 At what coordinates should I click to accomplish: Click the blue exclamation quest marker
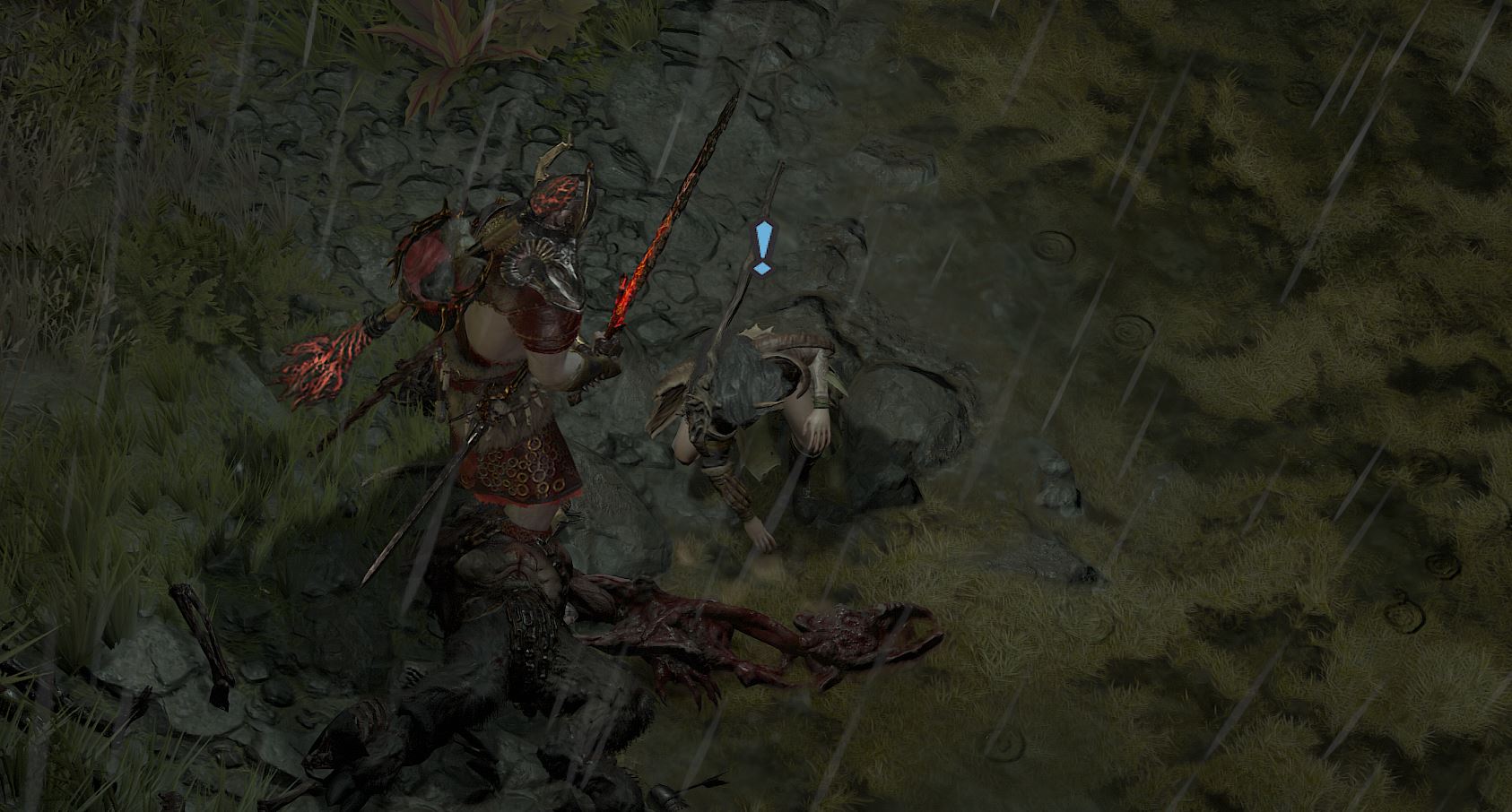tap(763, 246)
